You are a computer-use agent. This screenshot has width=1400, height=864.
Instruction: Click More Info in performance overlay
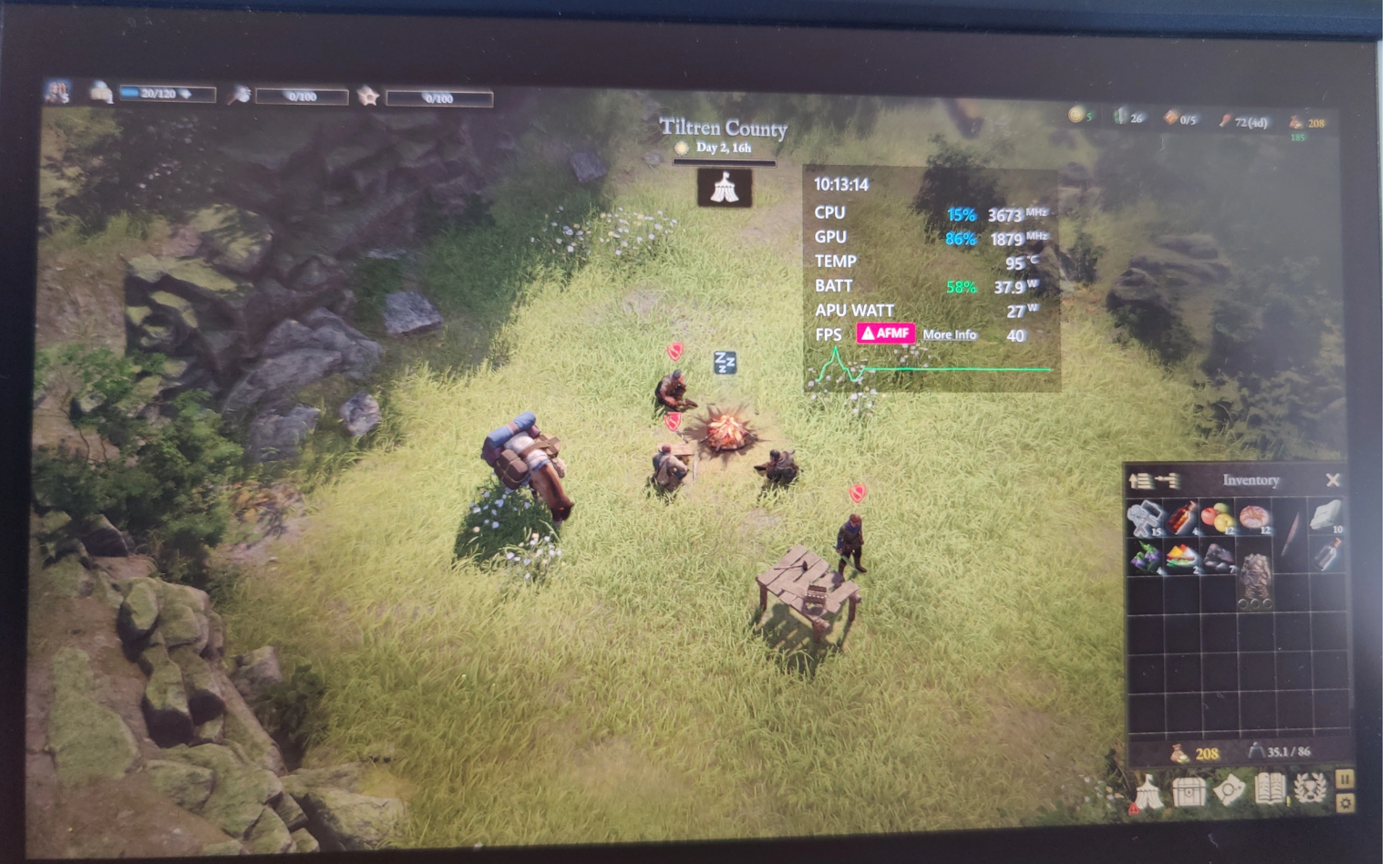pyautogui.click(x=949, y=334)
